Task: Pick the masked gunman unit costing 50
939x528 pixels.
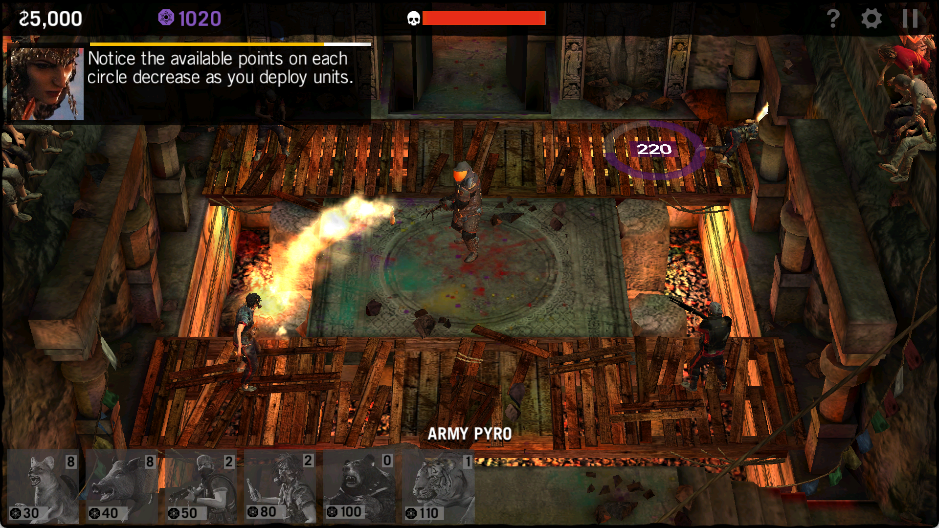Action: point(200,487)
